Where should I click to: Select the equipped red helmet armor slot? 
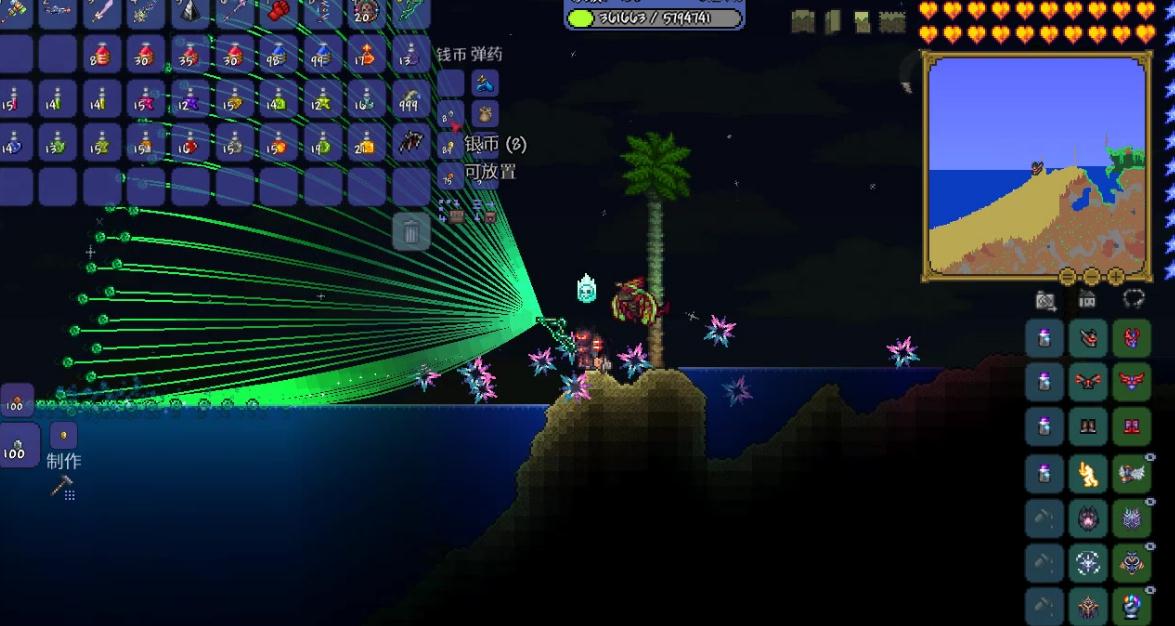tap(1131, 338)
